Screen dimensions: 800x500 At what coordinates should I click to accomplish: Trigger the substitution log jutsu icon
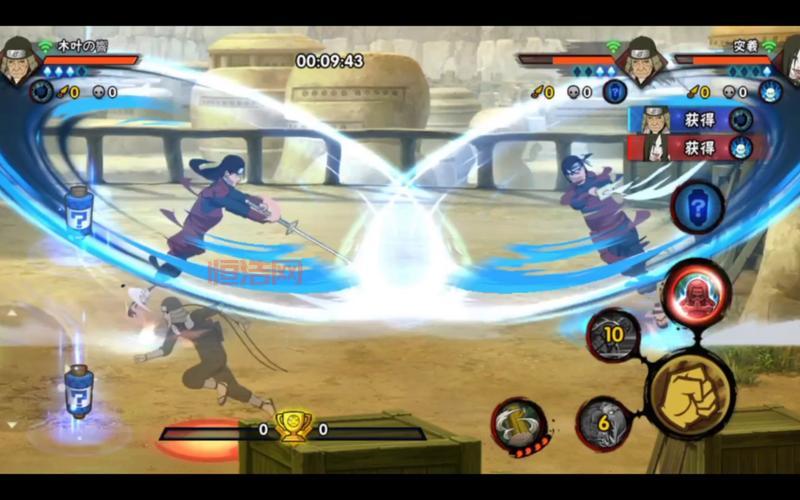point(520,426)
